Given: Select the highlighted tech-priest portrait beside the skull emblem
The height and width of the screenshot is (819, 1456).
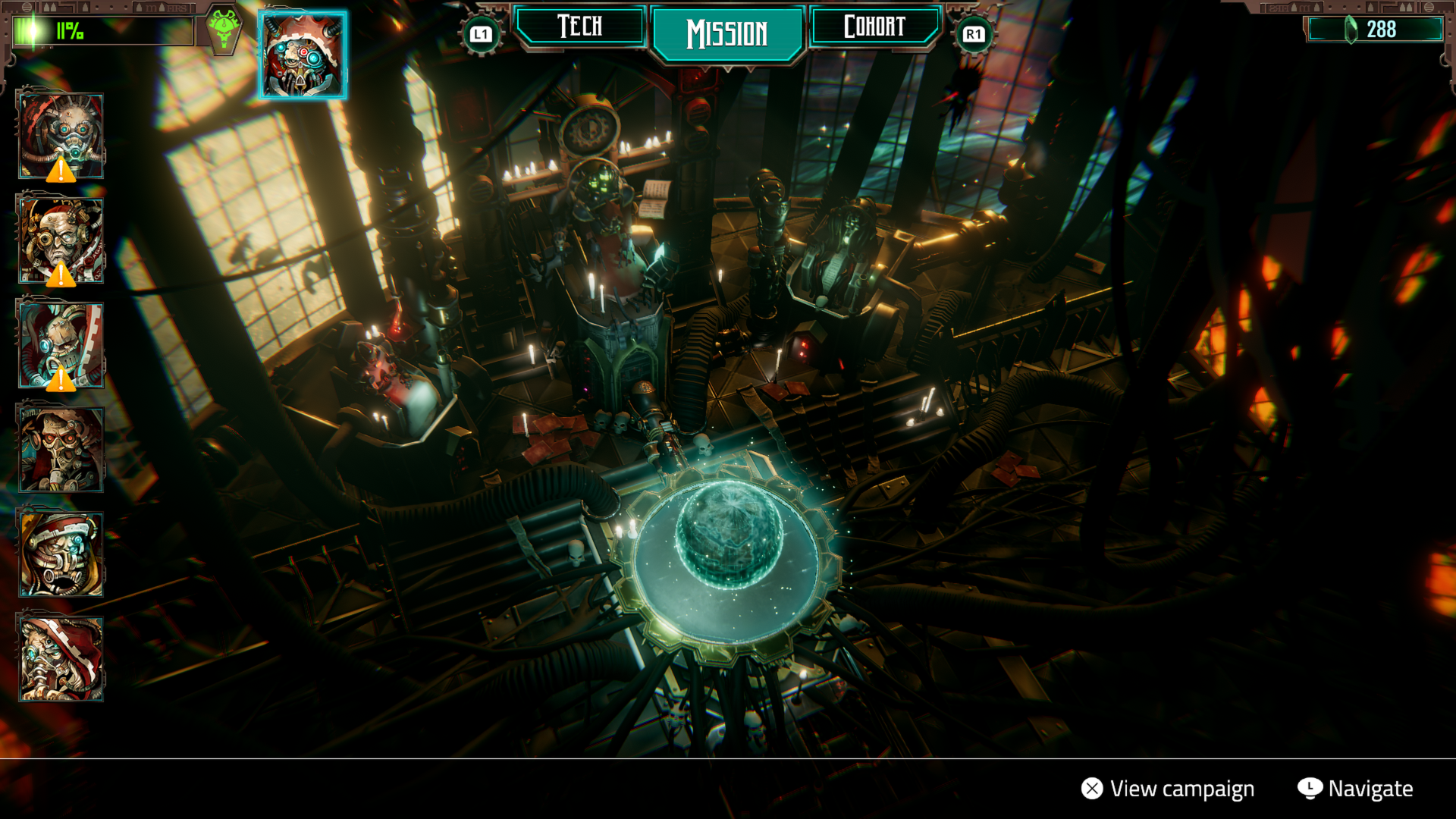Looking at the screenshot, I should pyautogui.click(x=303, y=55).
